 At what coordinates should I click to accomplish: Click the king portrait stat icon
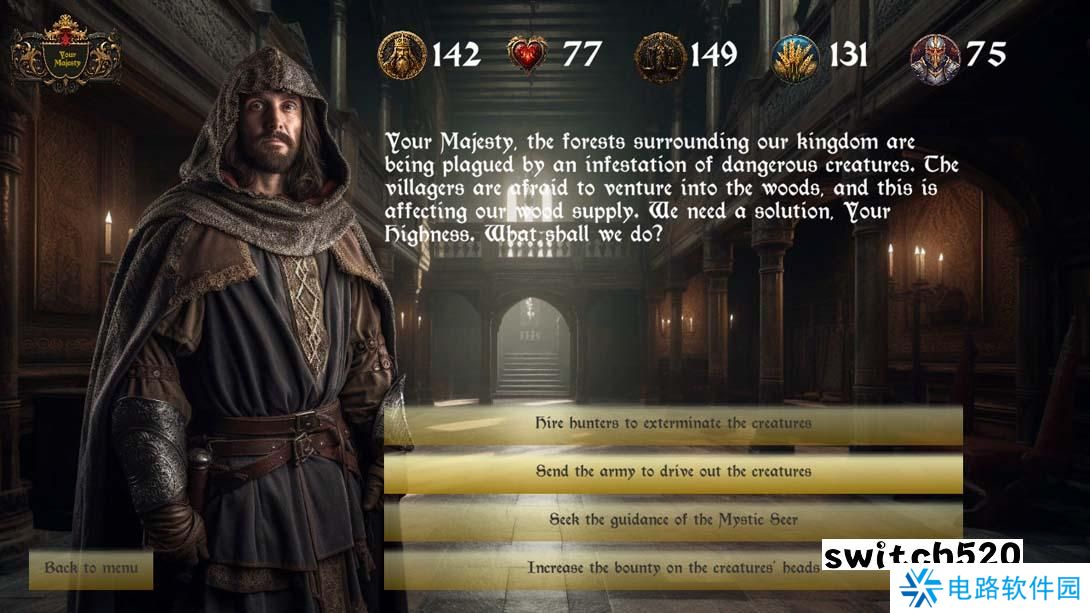point(402,55)
